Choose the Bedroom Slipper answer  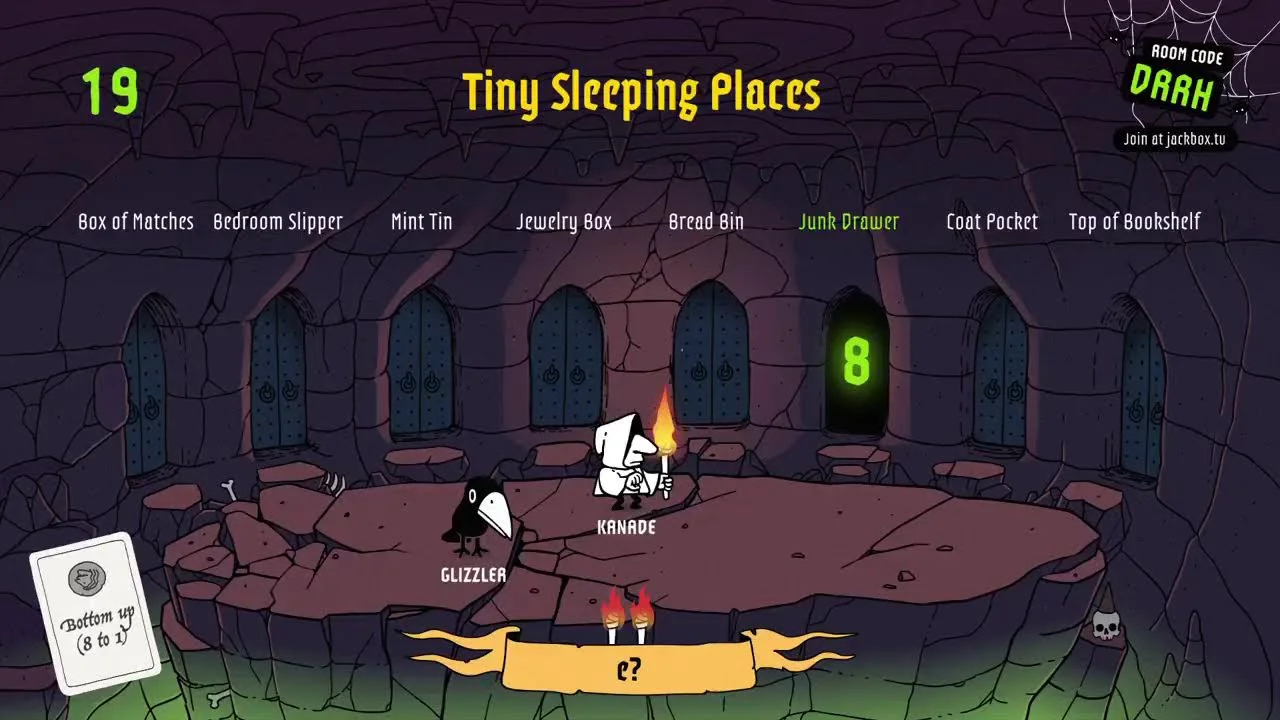click(x=278, y=222)
